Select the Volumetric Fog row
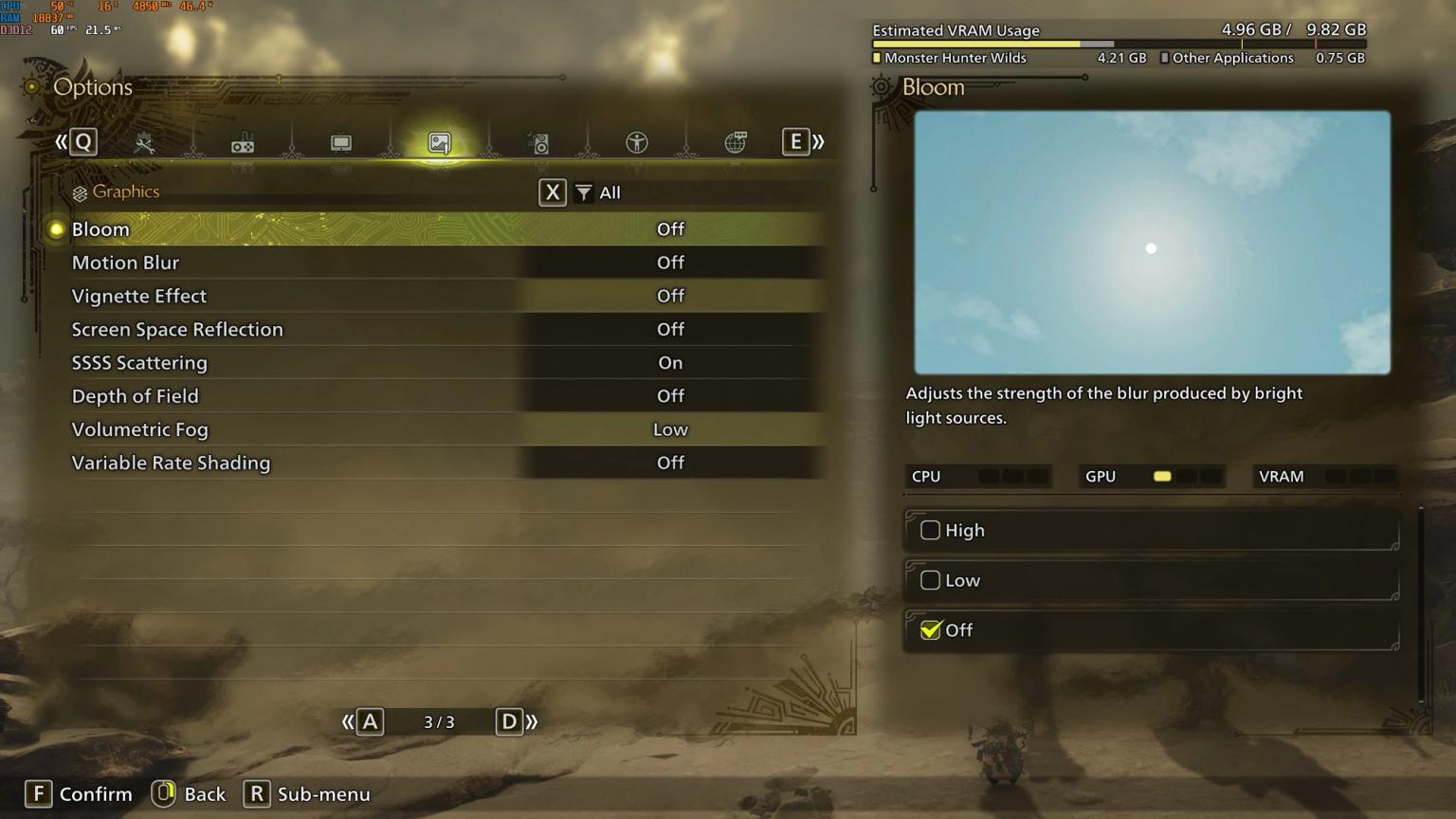The width and height of the screenshot is (1456, 819). pyautogui.click(x=436, y=429)
